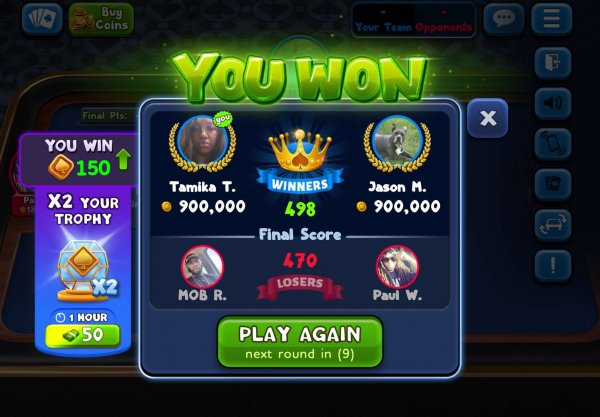
Task: Toggle the sound speaker button
Action: click(x=553, y=103)
